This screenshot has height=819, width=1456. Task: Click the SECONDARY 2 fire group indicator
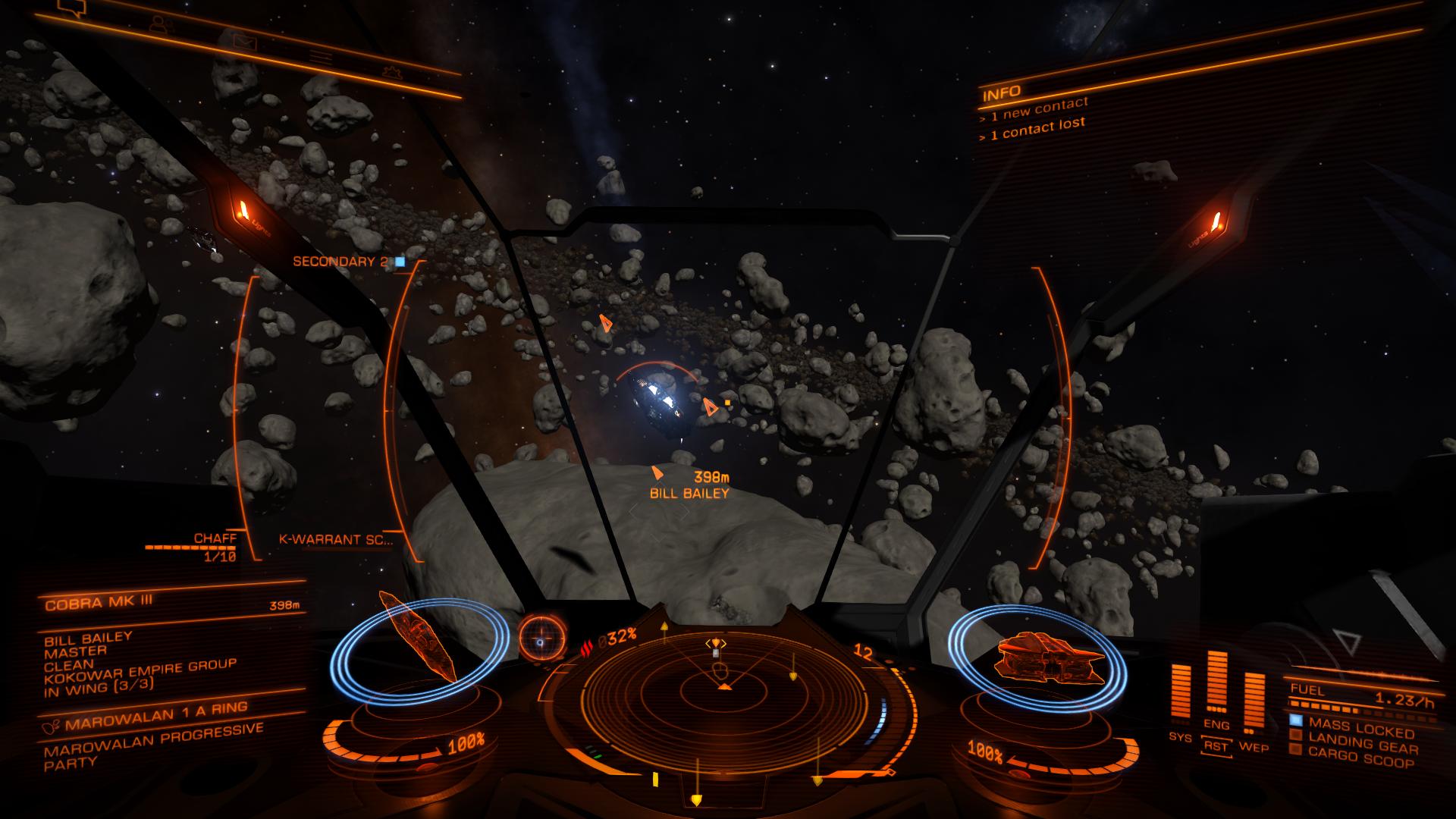340,259
